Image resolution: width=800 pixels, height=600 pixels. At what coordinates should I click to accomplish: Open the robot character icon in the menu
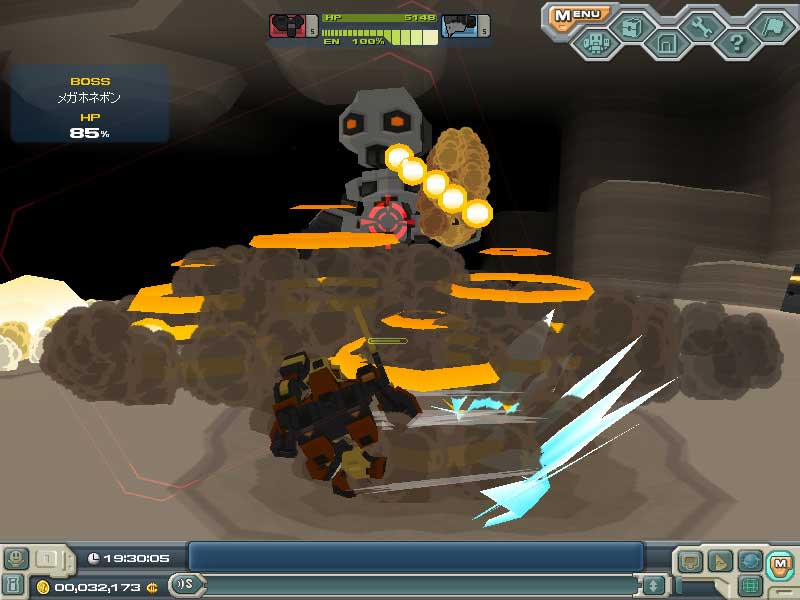click(597, 43)
